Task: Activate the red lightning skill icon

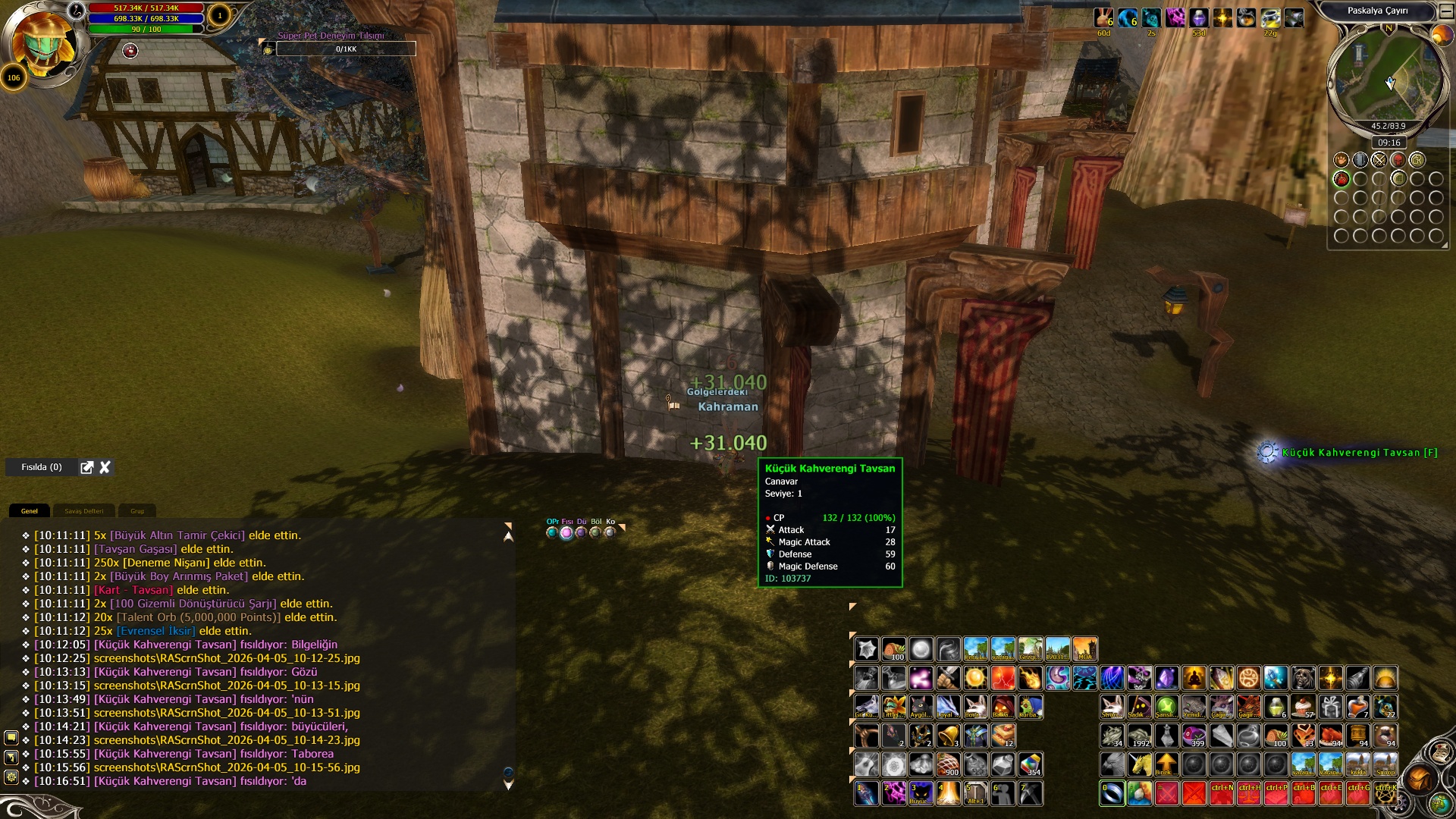Action: [x=1003, y=677]
